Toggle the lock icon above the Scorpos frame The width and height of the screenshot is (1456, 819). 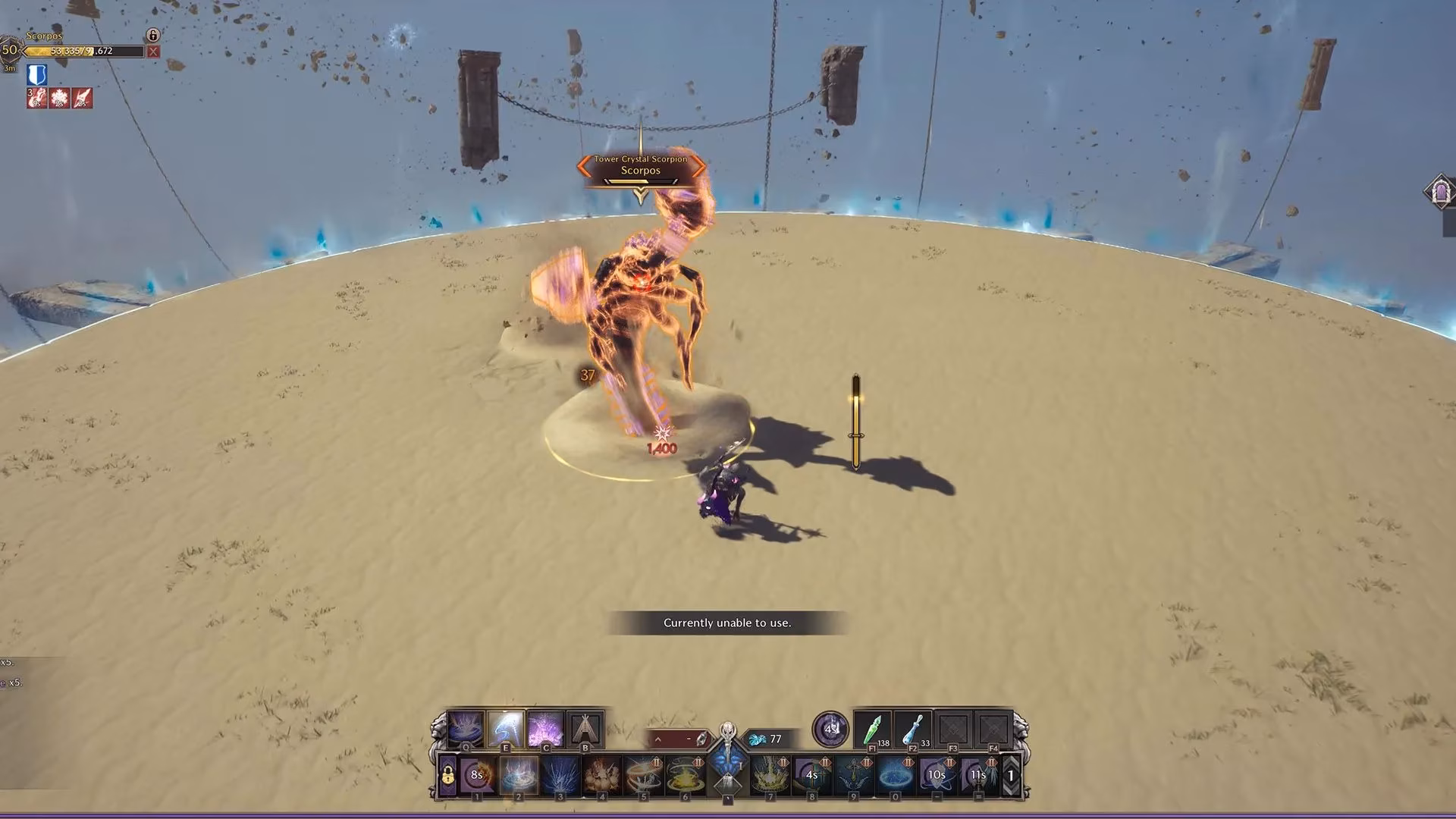click(153, 36)
